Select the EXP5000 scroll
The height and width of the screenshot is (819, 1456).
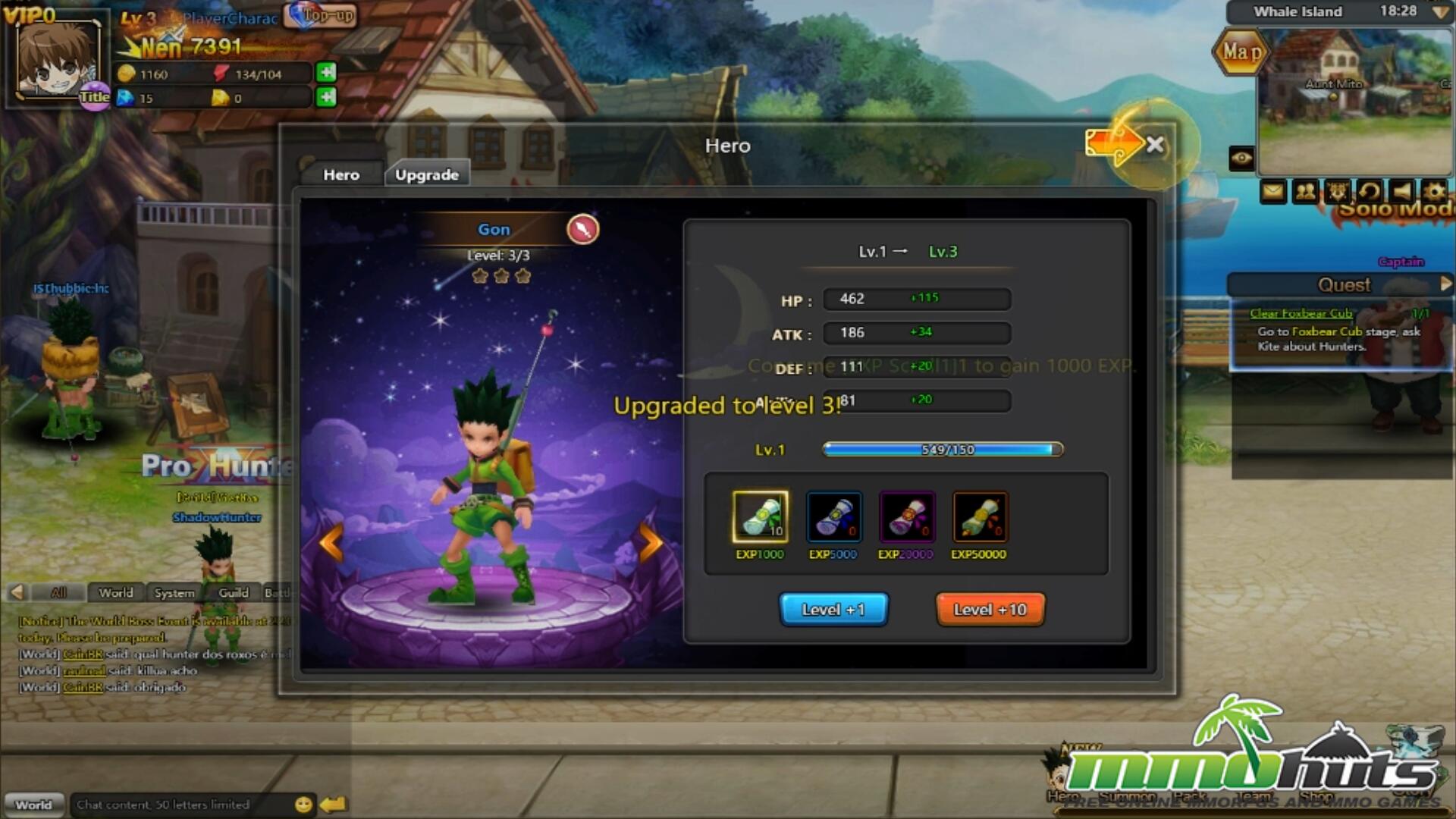833,517
